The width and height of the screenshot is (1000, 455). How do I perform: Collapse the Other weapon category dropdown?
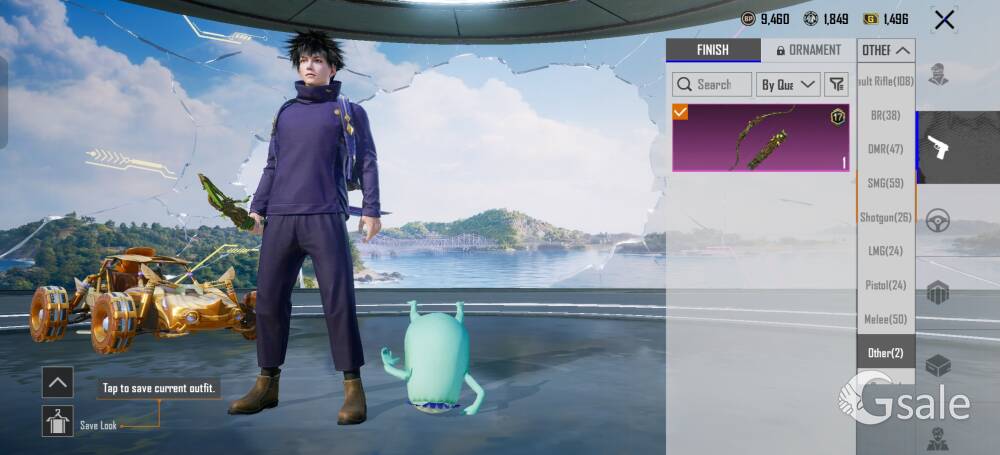pos(887,50)
